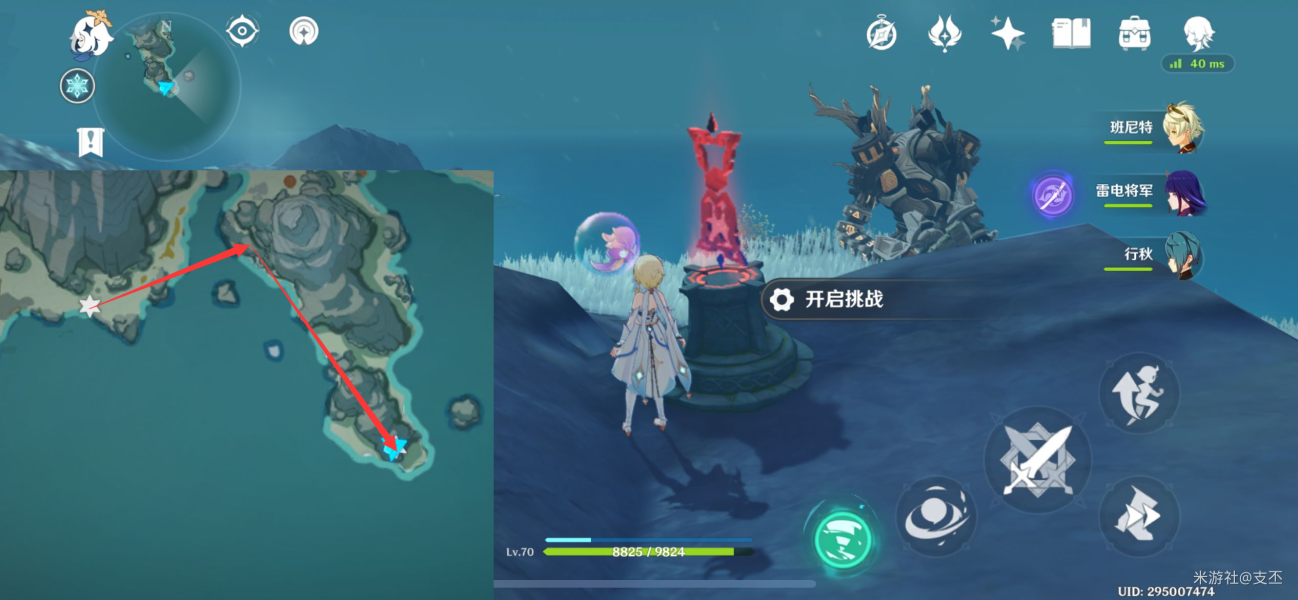Open the character profile head icon
This screenshot has height=600, width=1298.
click(x=1198, y=34)
